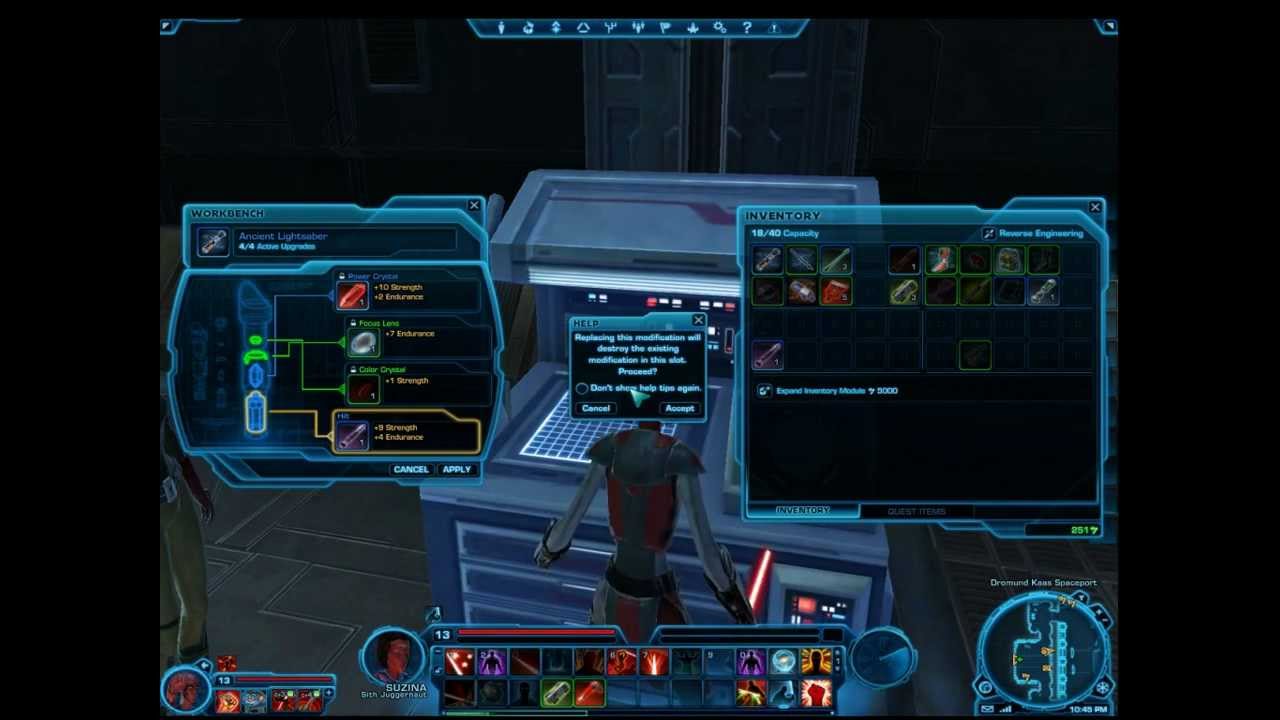Open the gear settings icon in top menu
1280x720 pixels.
719,28
